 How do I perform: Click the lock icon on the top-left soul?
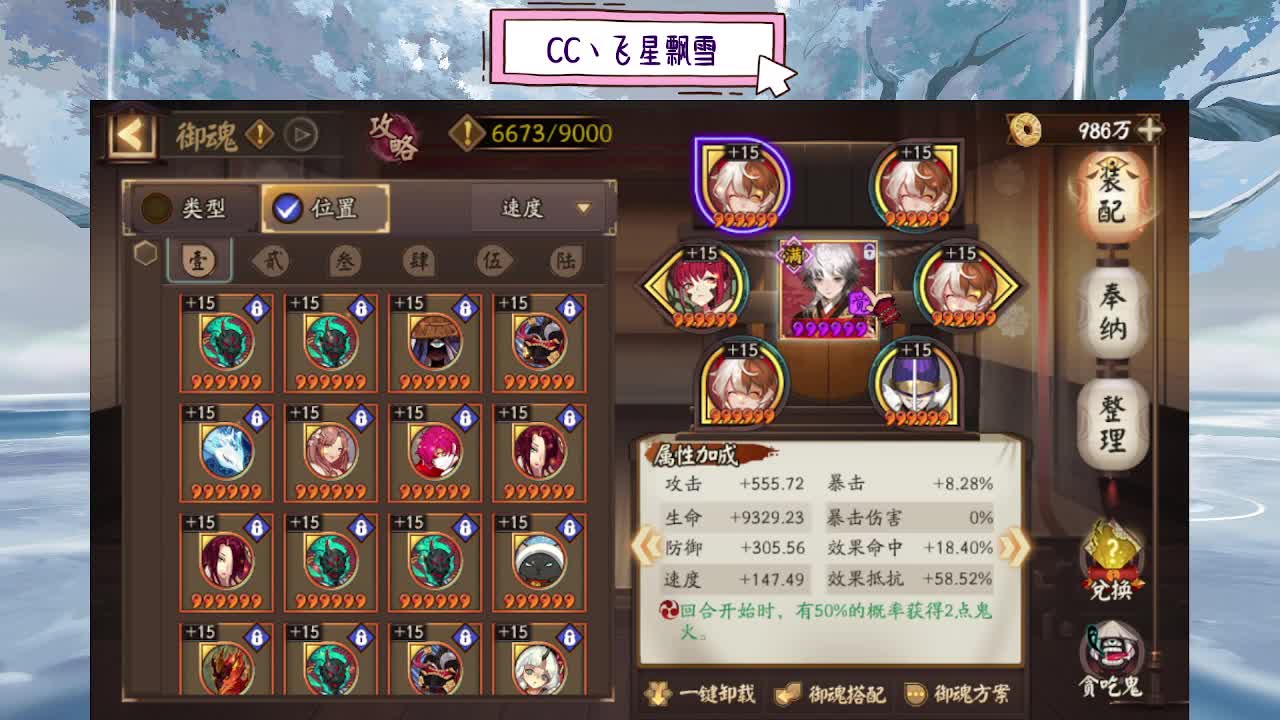(x=256, y=307)
